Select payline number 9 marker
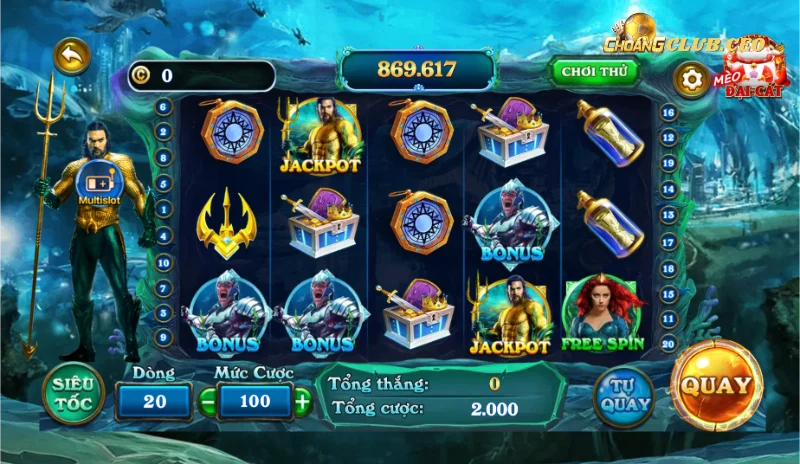 click(x=163, y=336)
